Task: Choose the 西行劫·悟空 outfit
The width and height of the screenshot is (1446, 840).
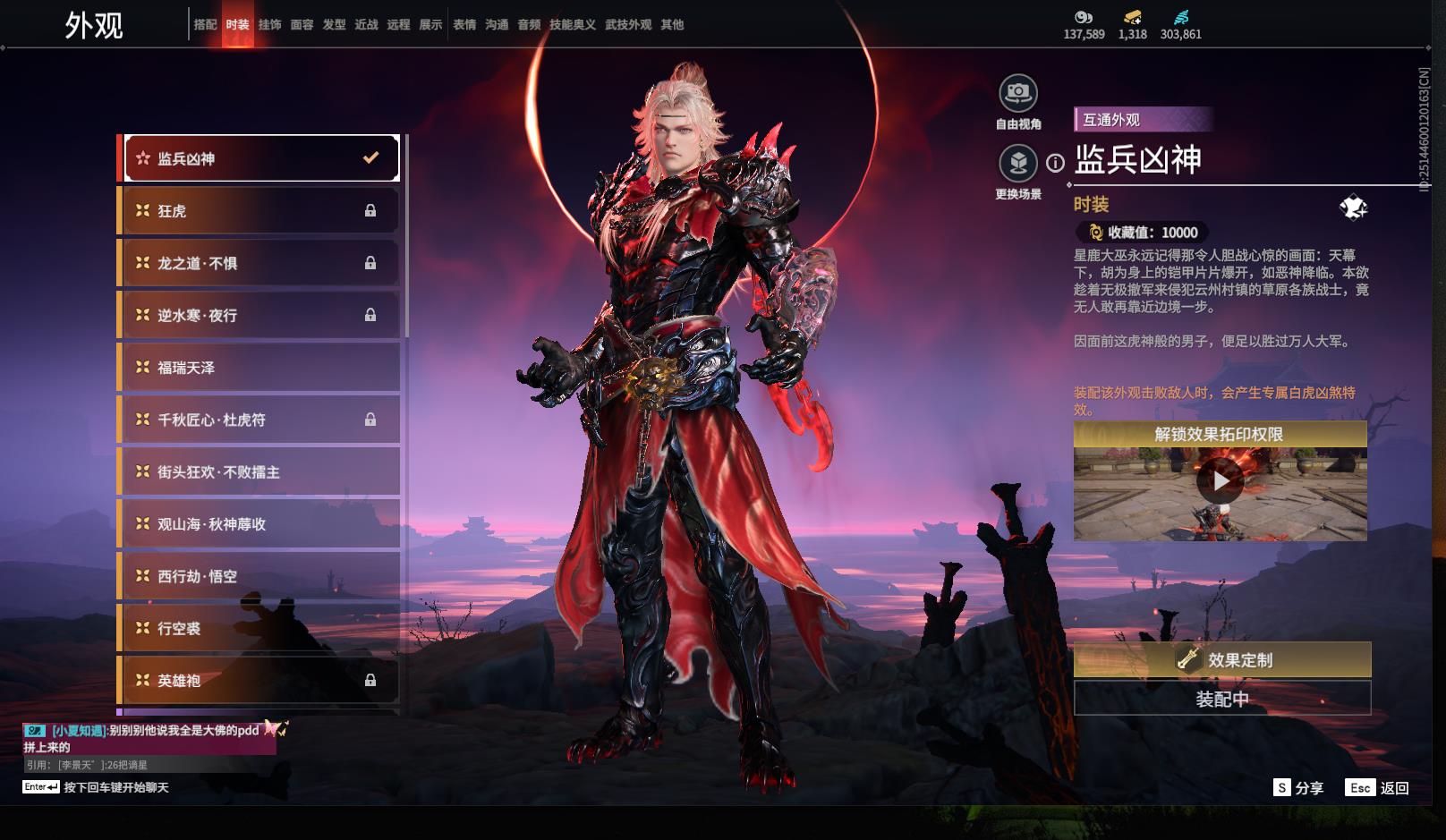Action: [259, 577]
